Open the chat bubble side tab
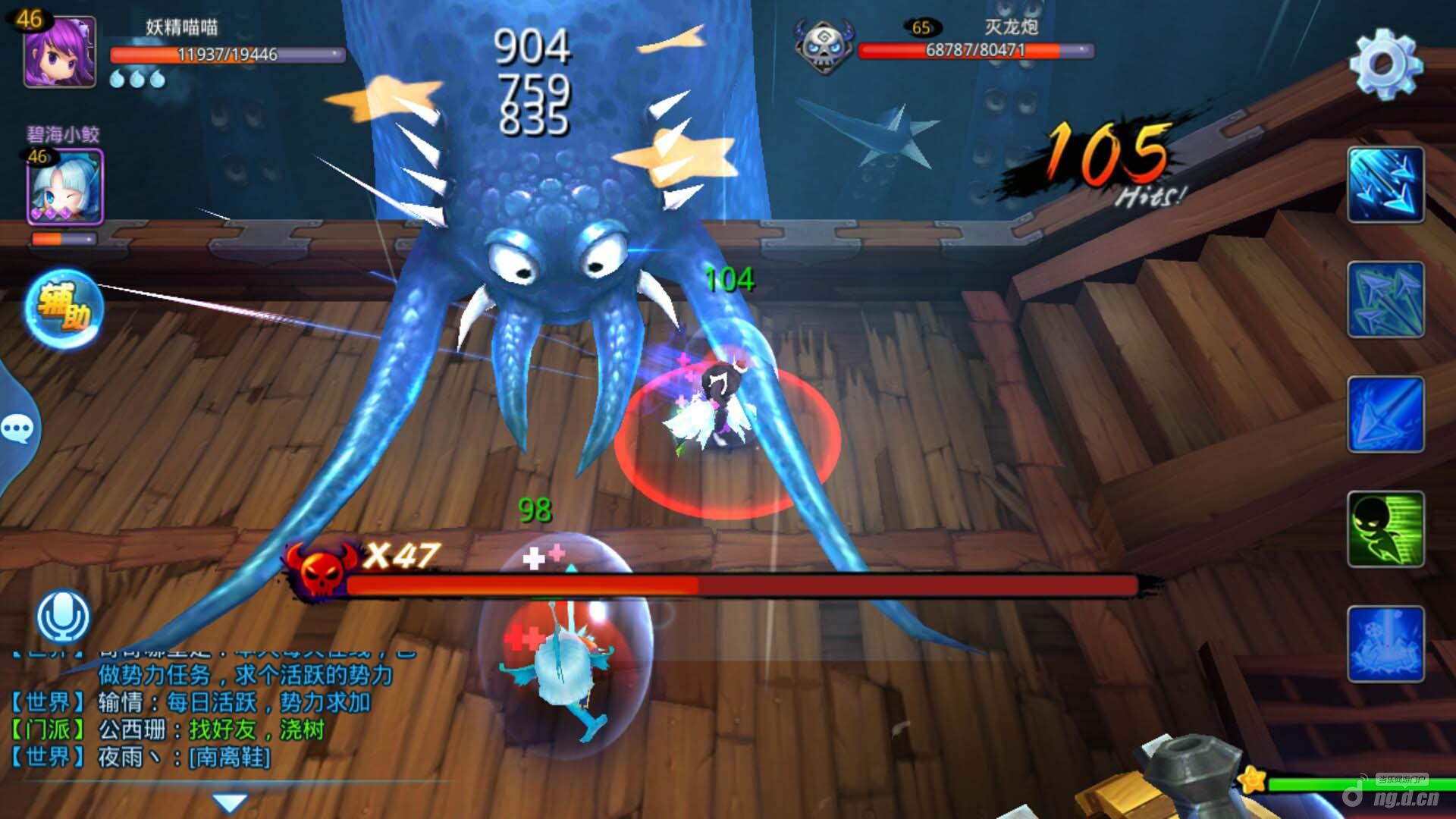This screenshot has width=1456, height=819. (17, 429)
